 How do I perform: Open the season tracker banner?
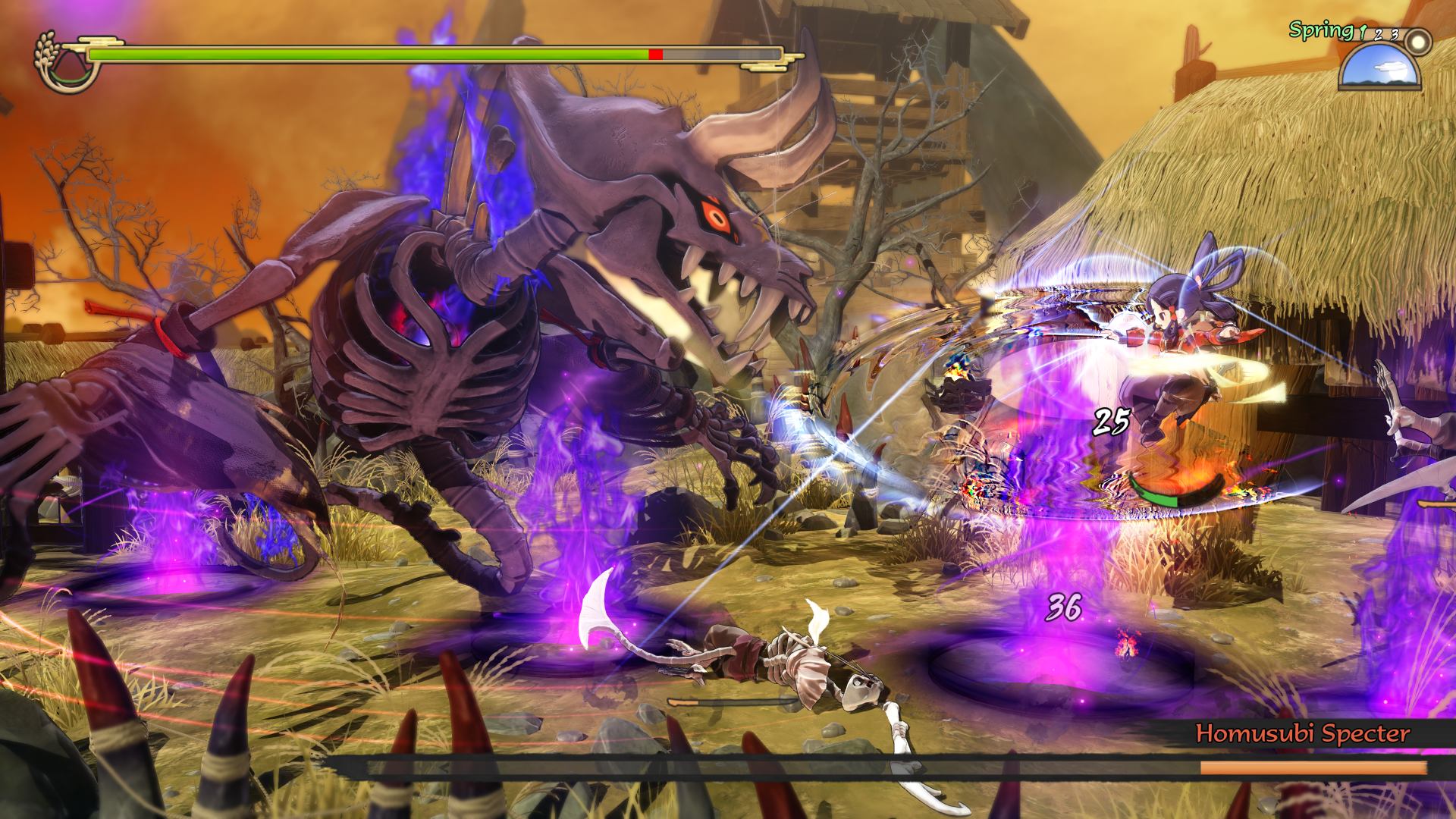[x=1356, y=33]
